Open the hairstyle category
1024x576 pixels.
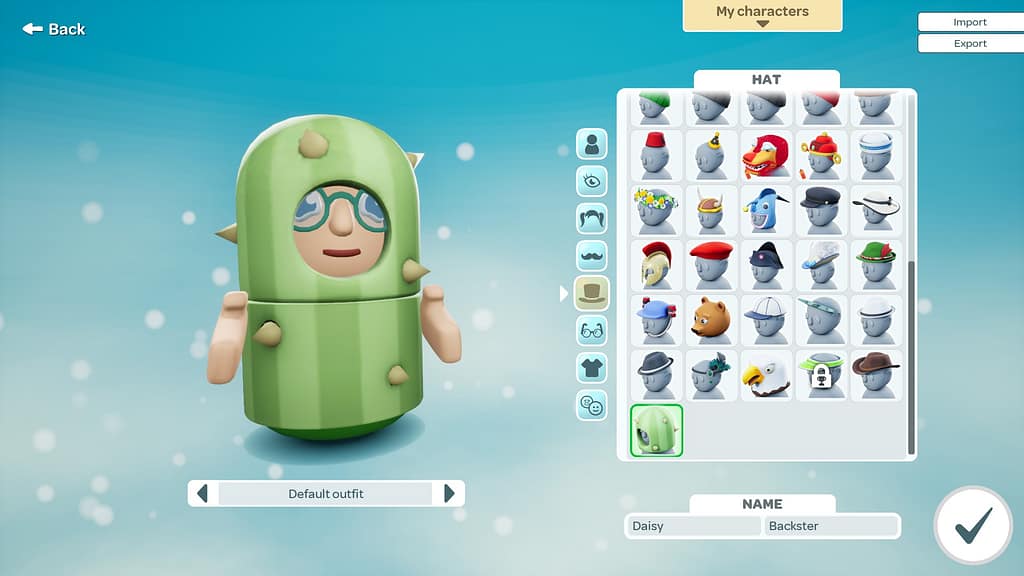click(x=591, y=218)
